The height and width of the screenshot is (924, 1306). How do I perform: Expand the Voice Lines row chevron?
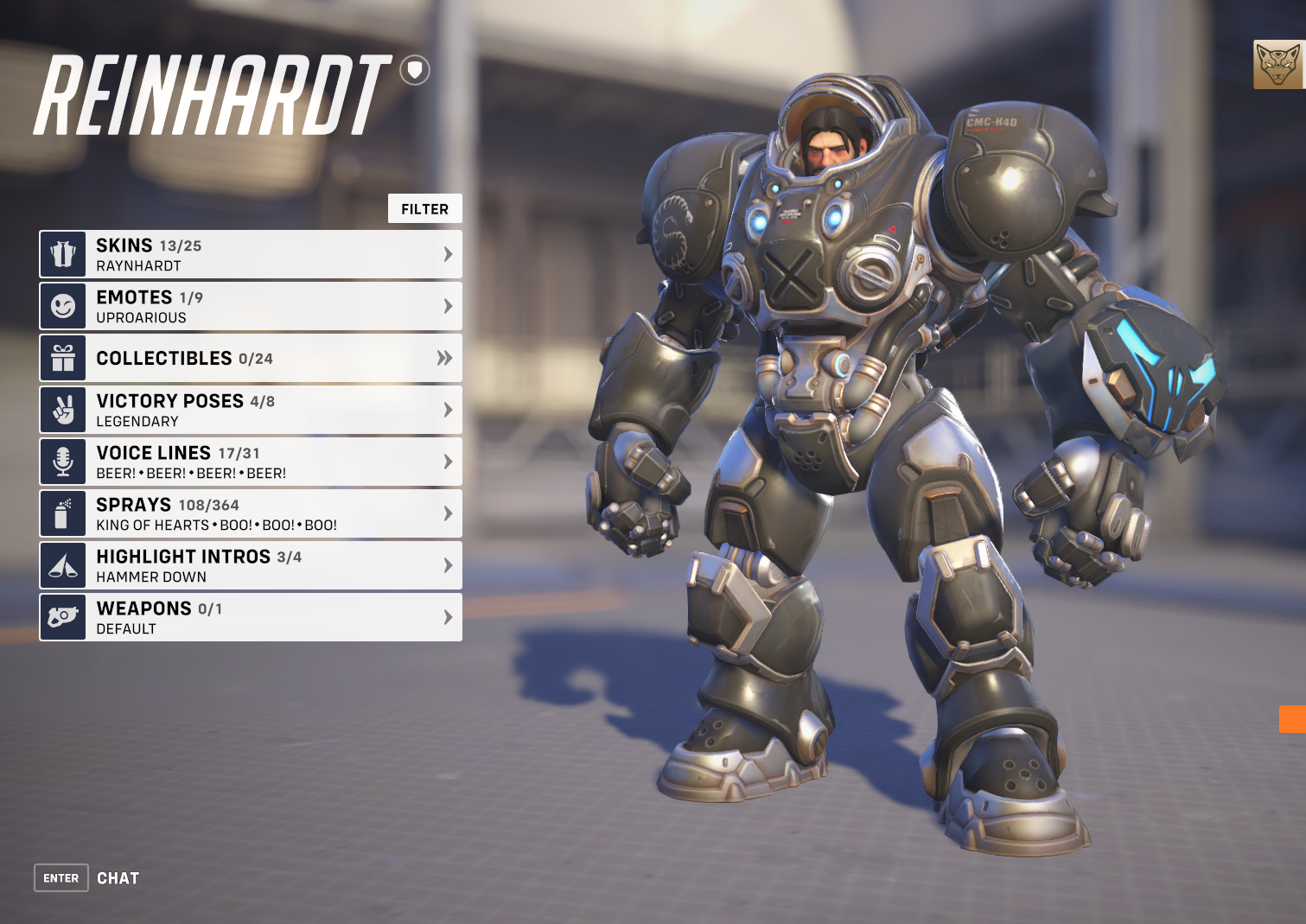(448, 462)
